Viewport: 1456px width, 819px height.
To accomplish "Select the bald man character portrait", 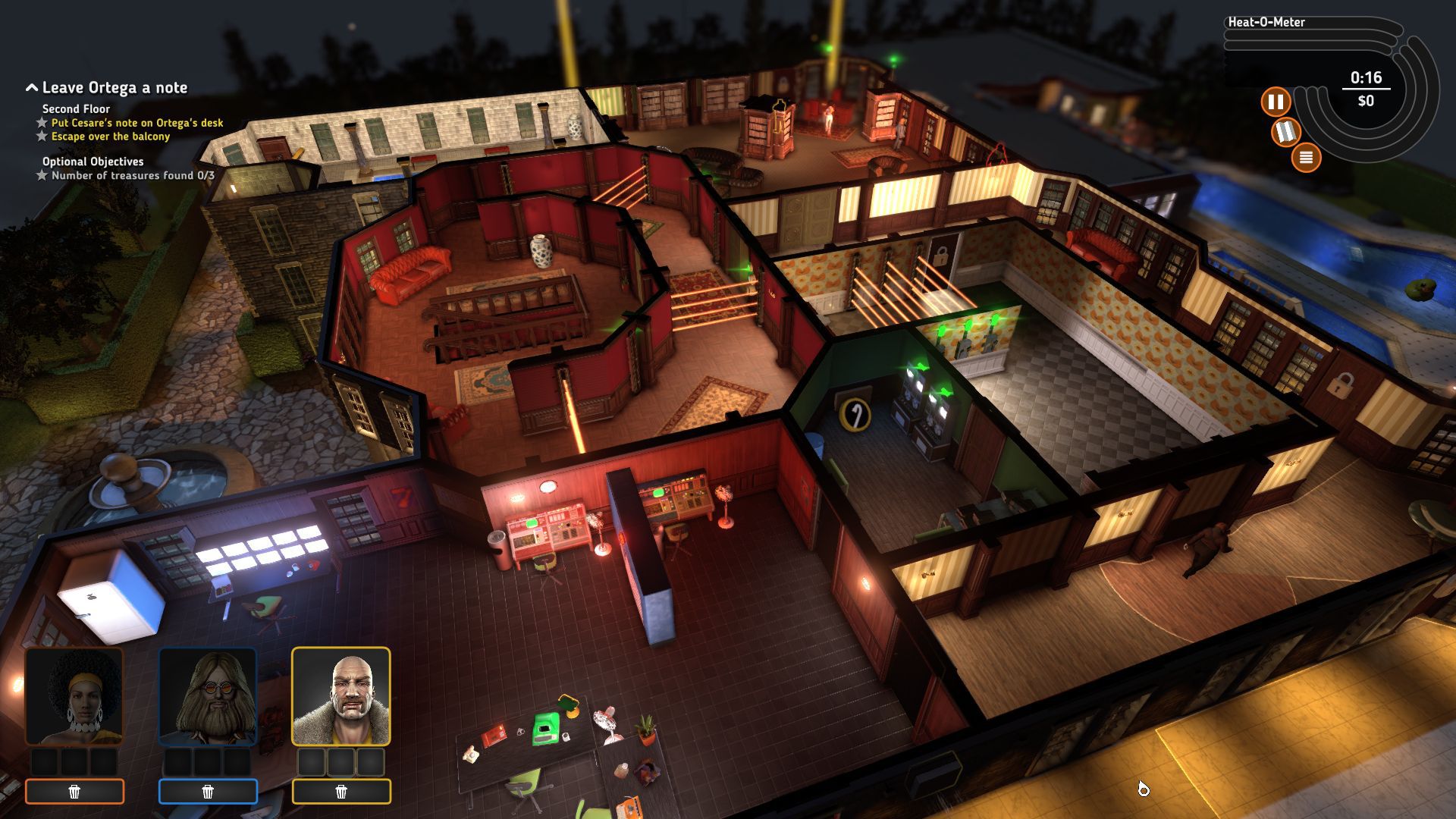I will (x=341, y=696).
